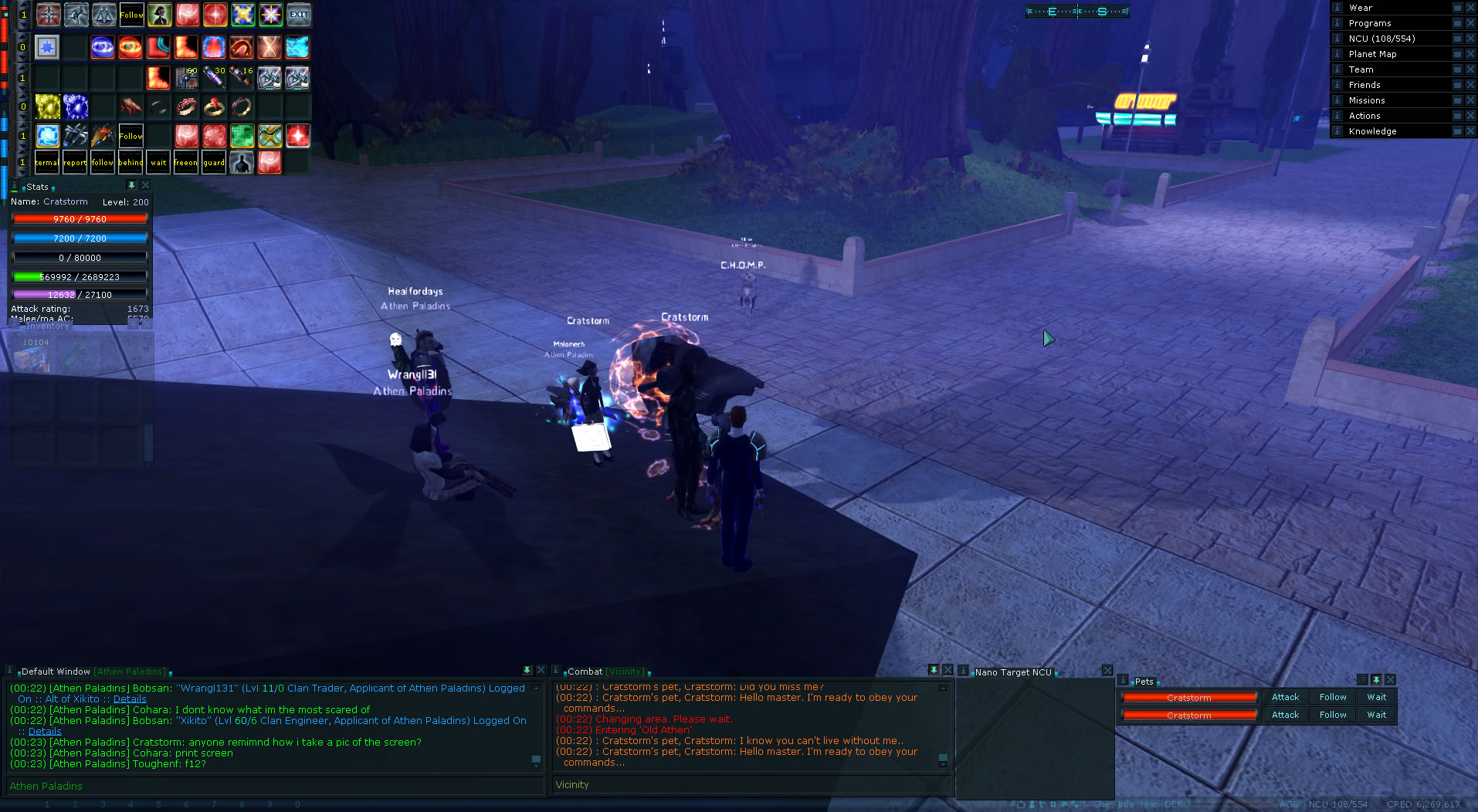Open the Wear panel
1478x812 pixels.
pyautogui.click(x=1360, y=8)
